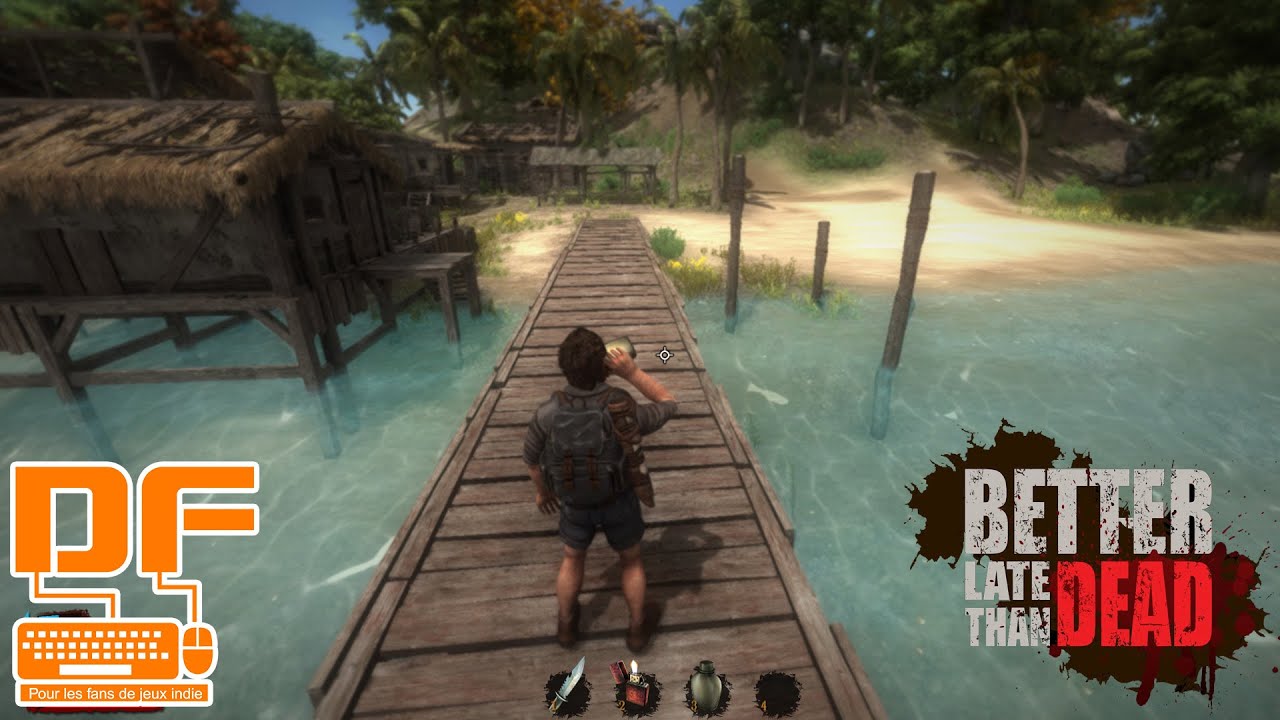Select the empty hotbar slot numbered 4
1280x720 pixels.
pos(777,691)
